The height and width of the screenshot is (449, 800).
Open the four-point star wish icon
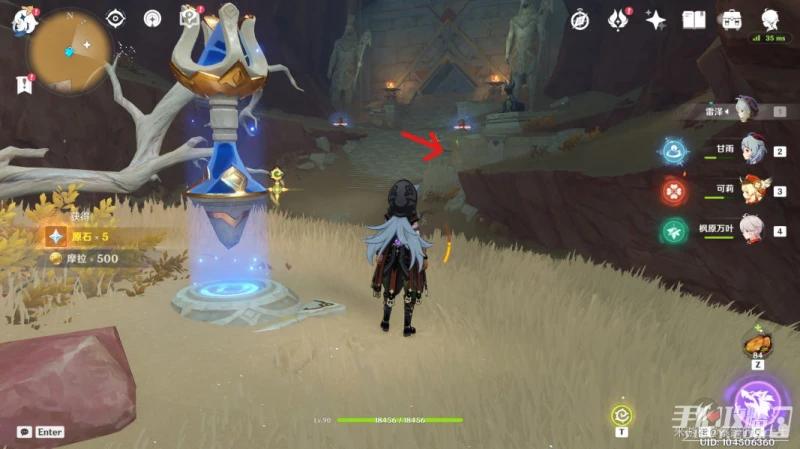pyautogui.click(x=656, y=19)
